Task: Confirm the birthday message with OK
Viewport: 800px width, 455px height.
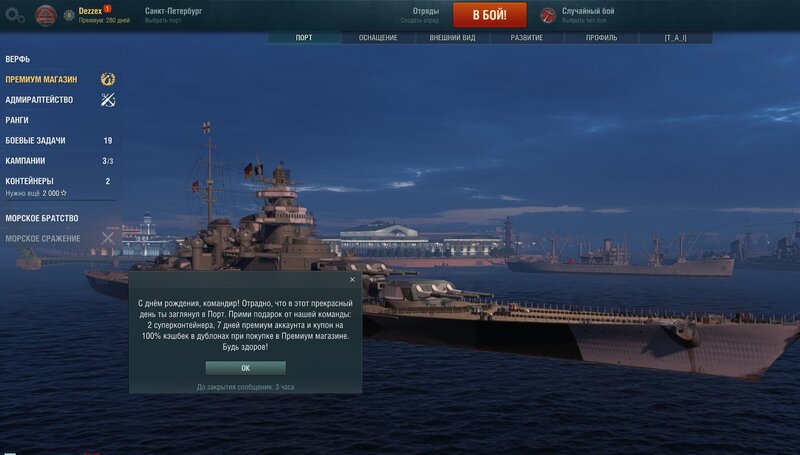Action: (245, 368)
